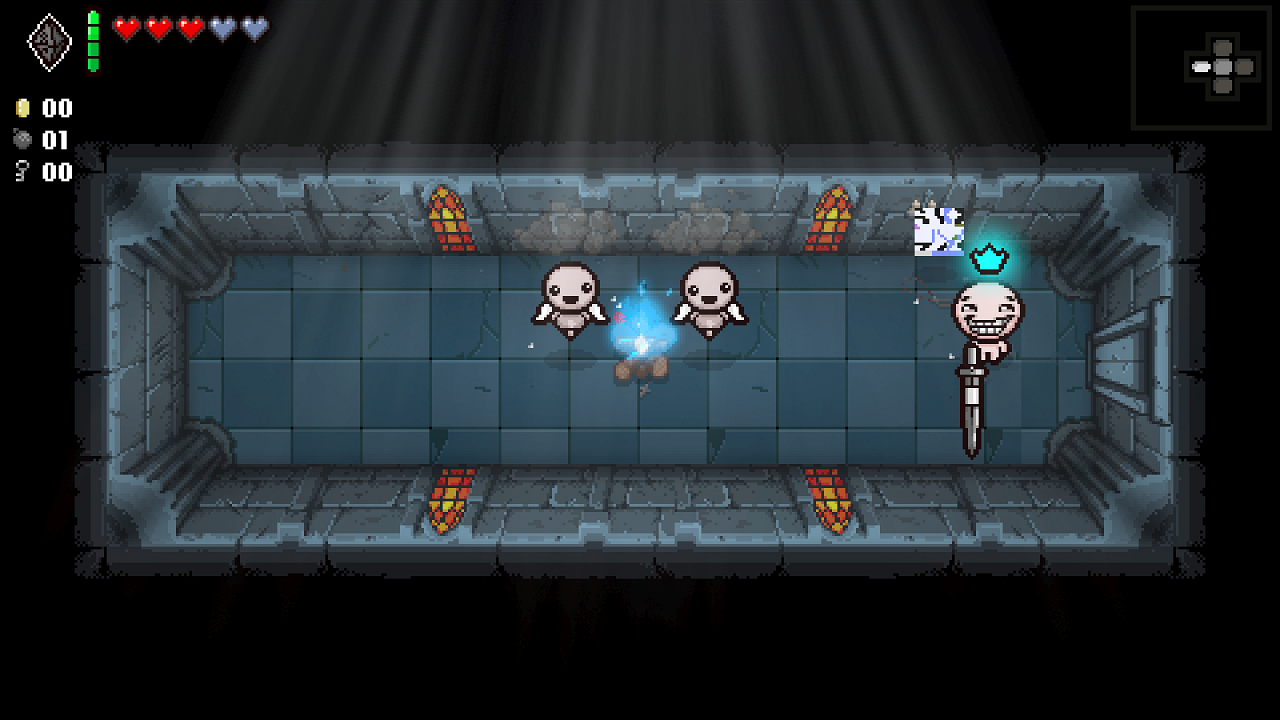Select the room left of current on minimap
1280x720 pixels.
click(x=1199, y=68)
